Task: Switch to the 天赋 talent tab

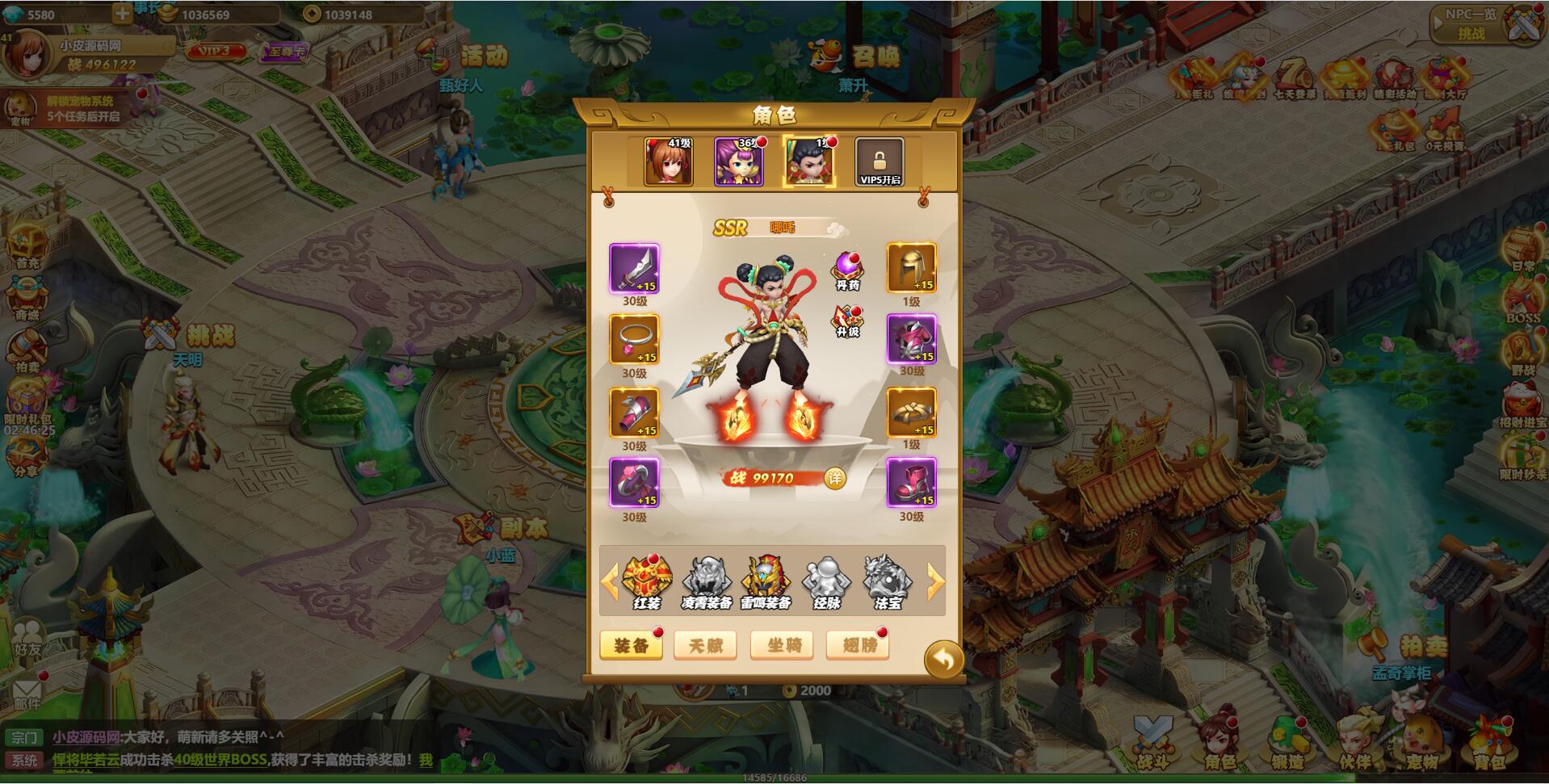Action: (x=706, y=646)
